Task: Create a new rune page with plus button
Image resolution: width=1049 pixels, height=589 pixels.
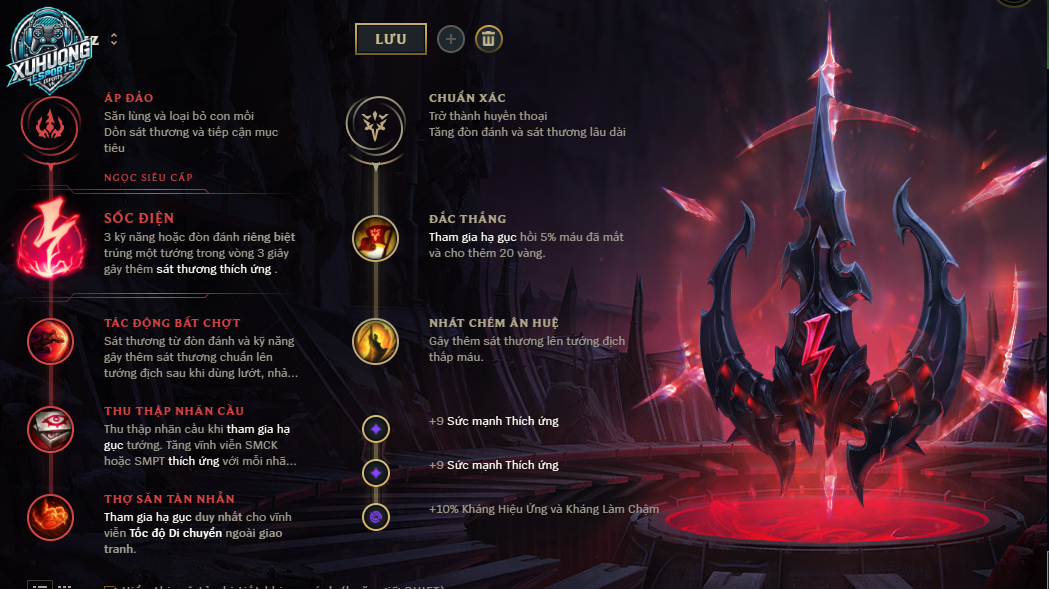Action: click(x=451, y=39)
